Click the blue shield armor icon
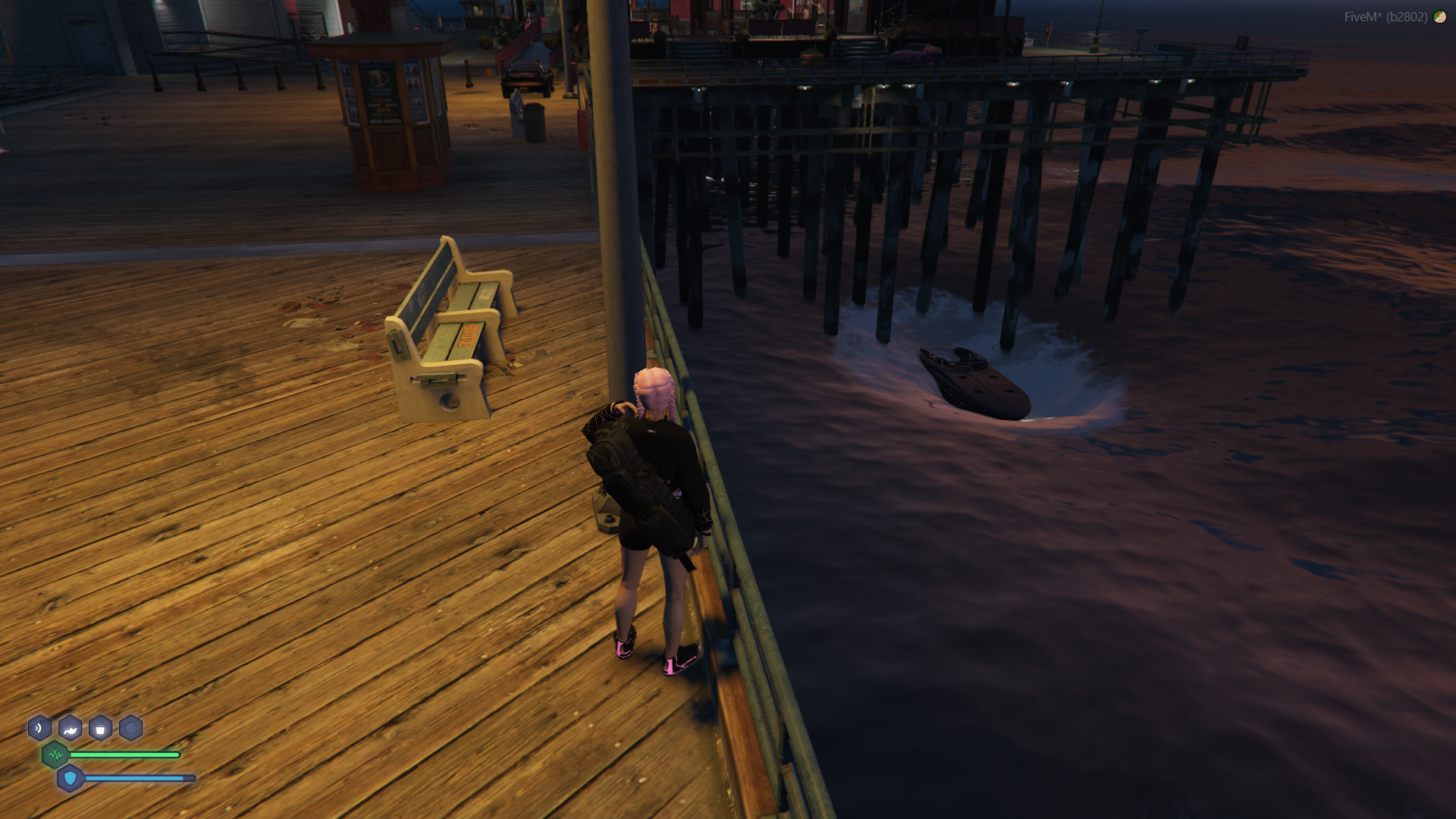The image size is (1456, 819). 71,778
